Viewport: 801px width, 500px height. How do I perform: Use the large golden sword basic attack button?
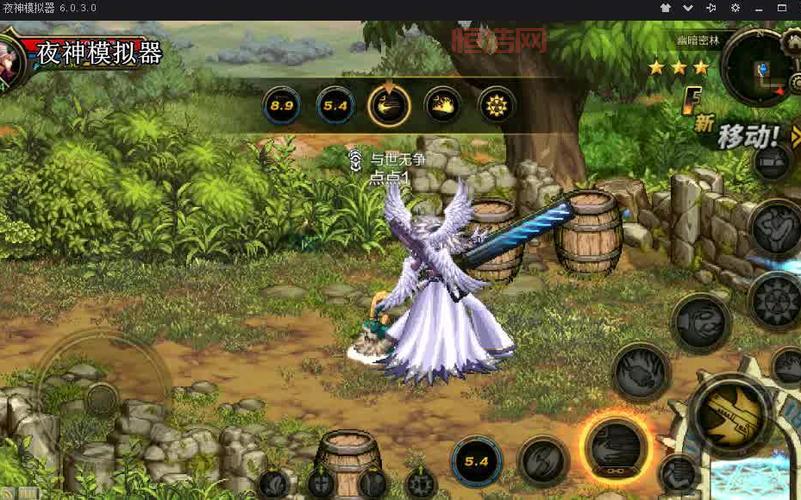pos(728,413)
